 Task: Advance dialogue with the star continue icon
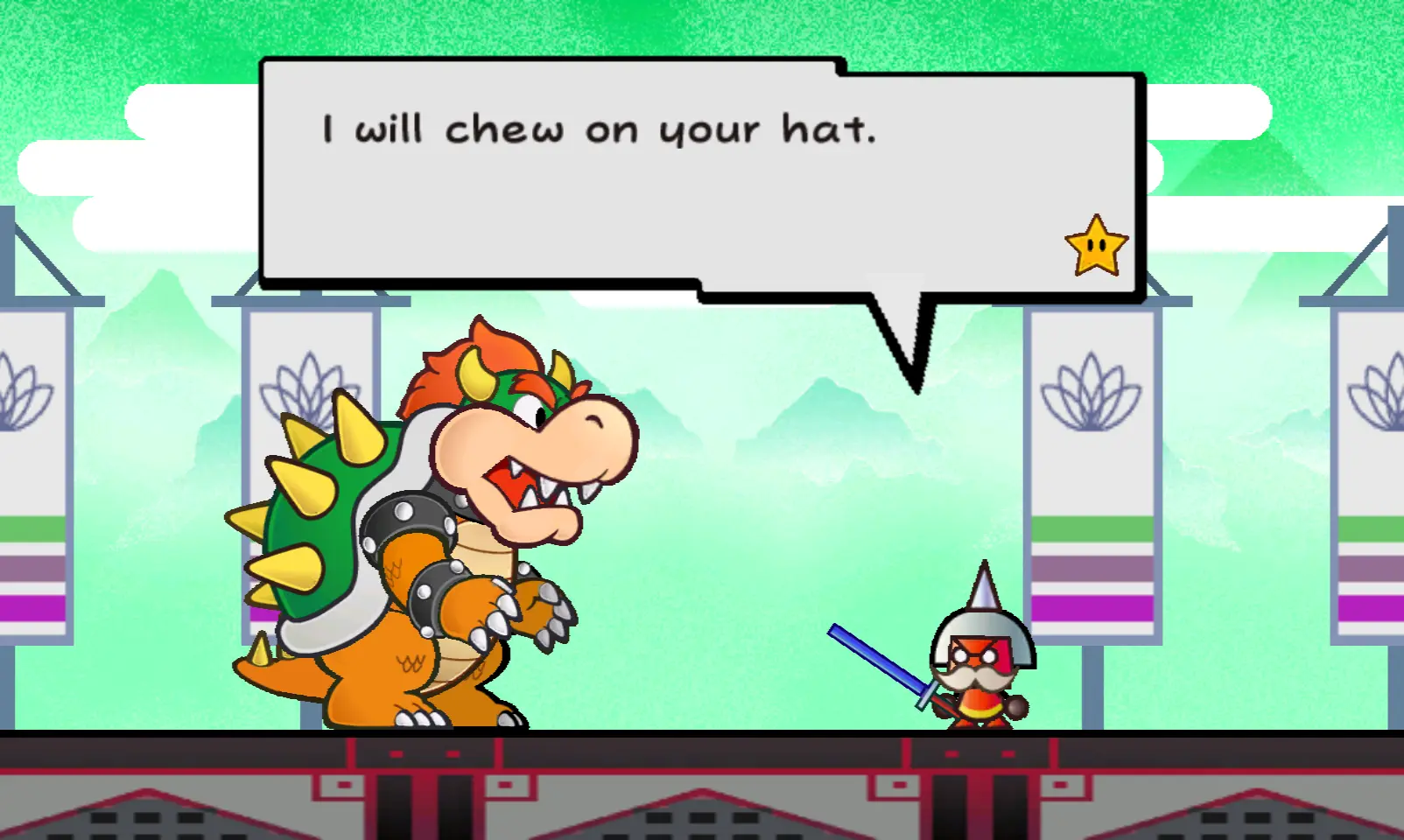click(x=1096, y=246)
